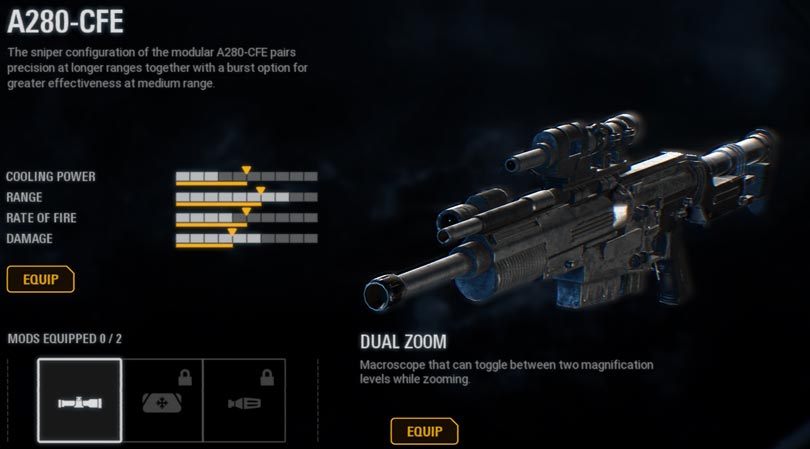The image size is (810, 449).
Task: Equip the A280-CFE weapon below the stat bars
Action: tap(40, 279)
